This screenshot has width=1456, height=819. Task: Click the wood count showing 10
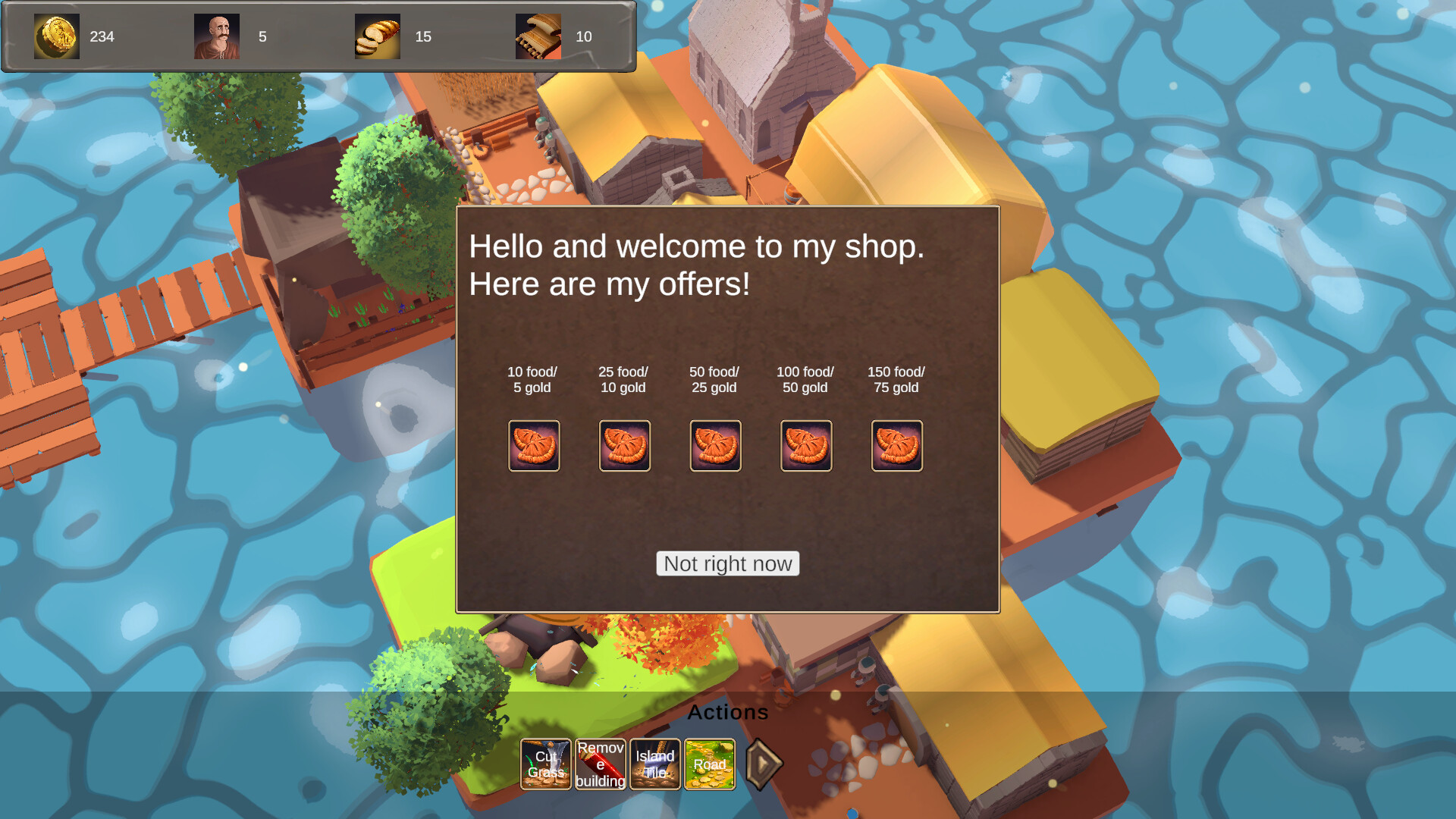coord(585,36)
